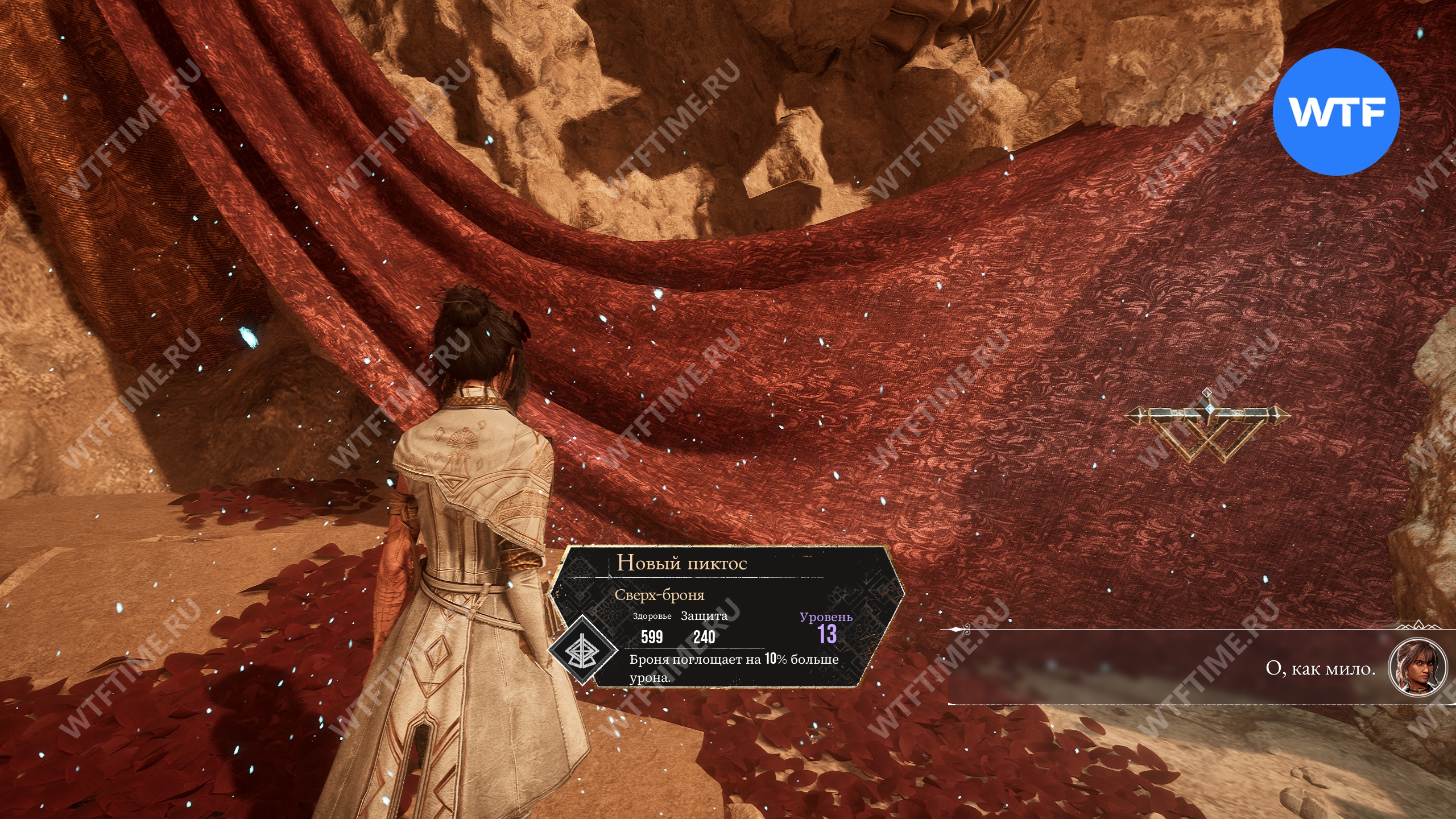Open the blue WTF logo badge
Image resolution: width=1456 pixels, height=819 pixels.
tap(1335, 112)
